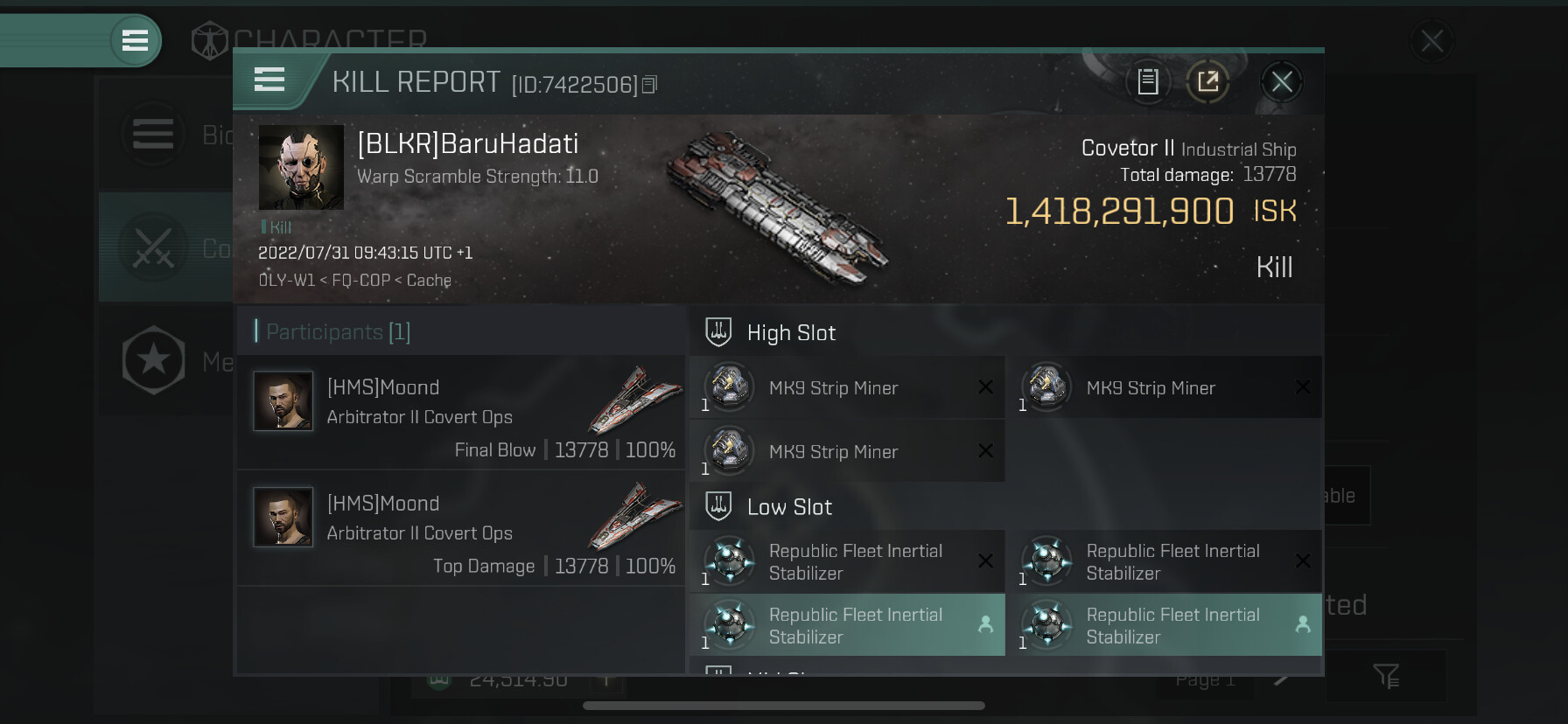Open the main menu in the top-left corner

(135, 40)
